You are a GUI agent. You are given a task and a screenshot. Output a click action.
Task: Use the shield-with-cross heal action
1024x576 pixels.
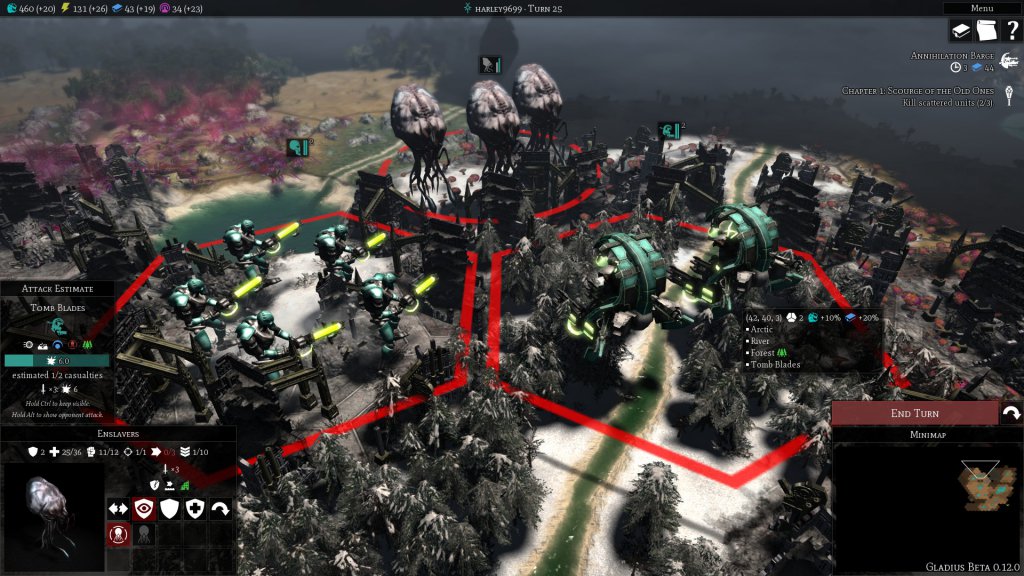[195, 508]
